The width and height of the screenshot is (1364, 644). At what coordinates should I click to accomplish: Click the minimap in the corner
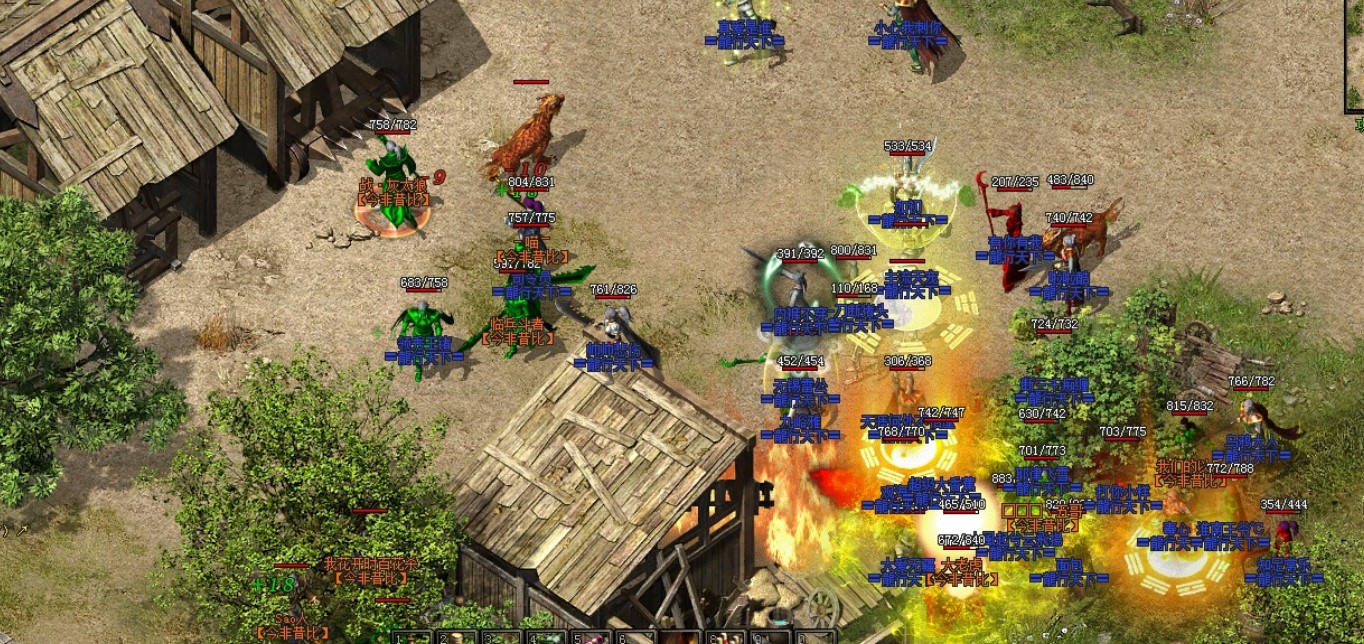coord(1354,55)
